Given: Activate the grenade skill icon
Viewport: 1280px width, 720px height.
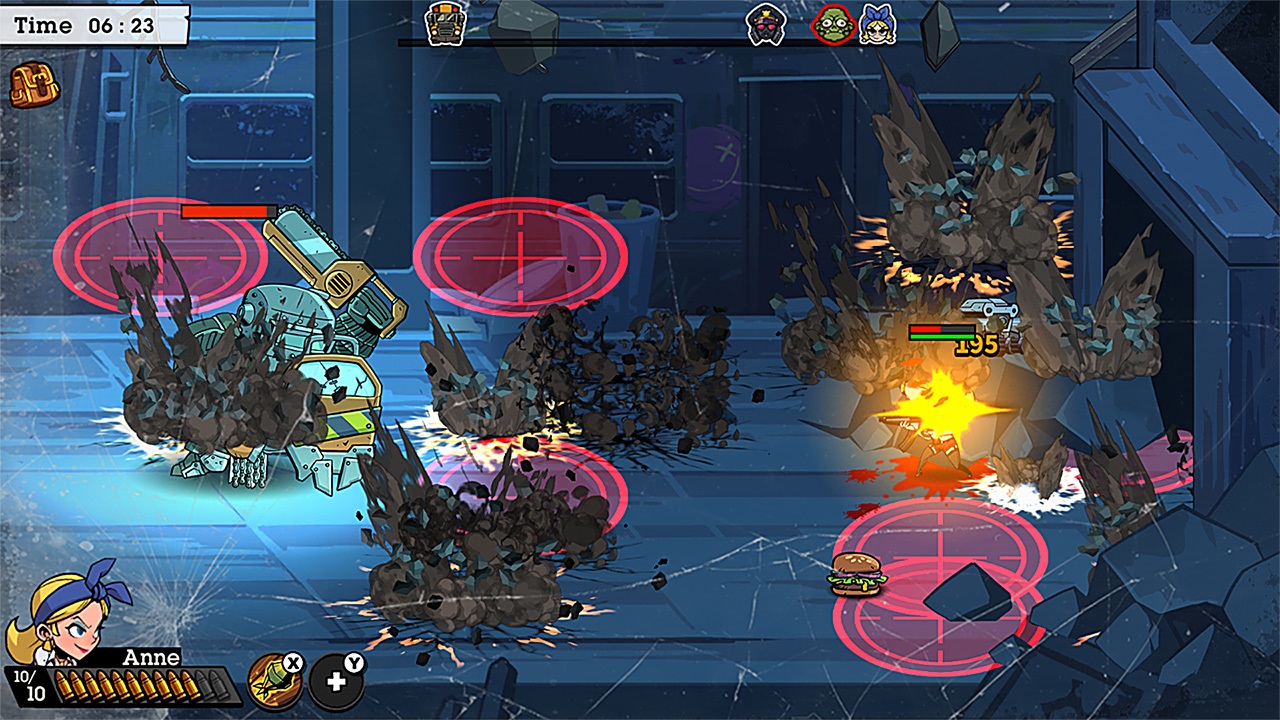Looking at the screenshot, I should coord(273,682).
